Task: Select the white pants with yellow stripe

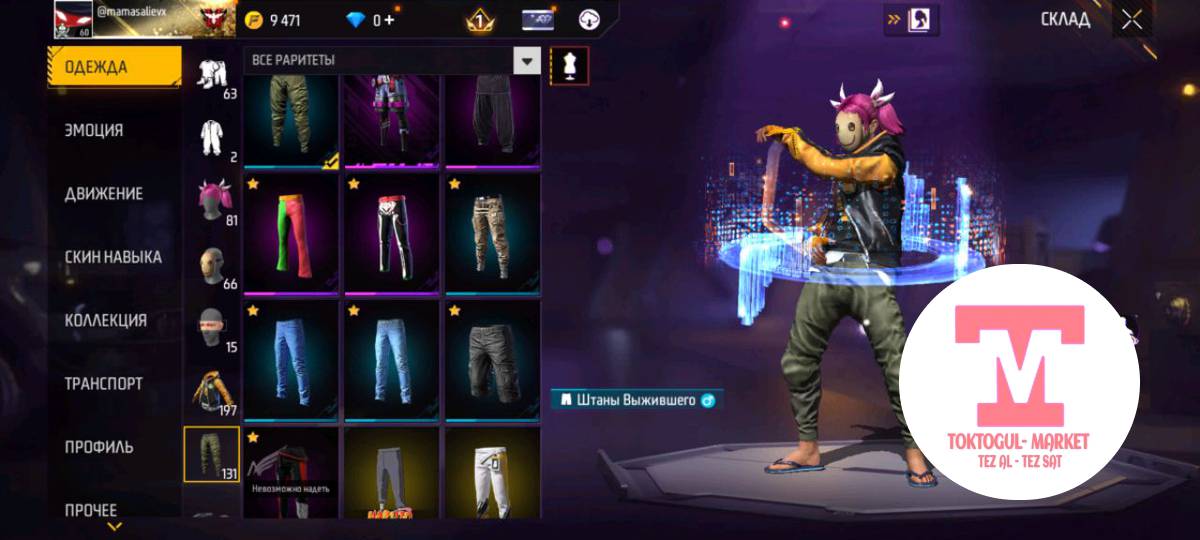Action: click(491, 470)
